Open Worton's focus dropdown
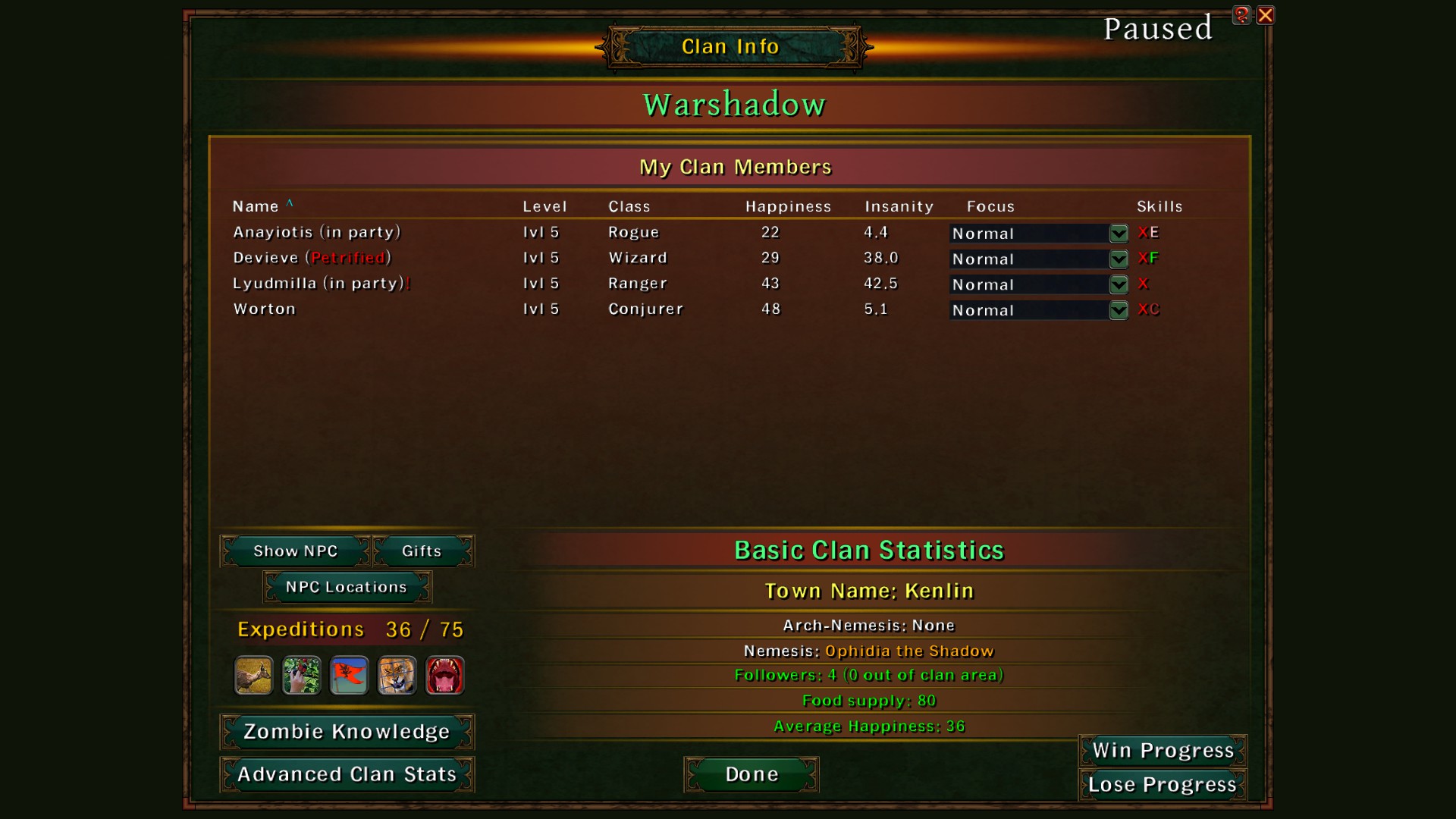The height and width of the screenshot is (819, 1456). coord(1118,310)
